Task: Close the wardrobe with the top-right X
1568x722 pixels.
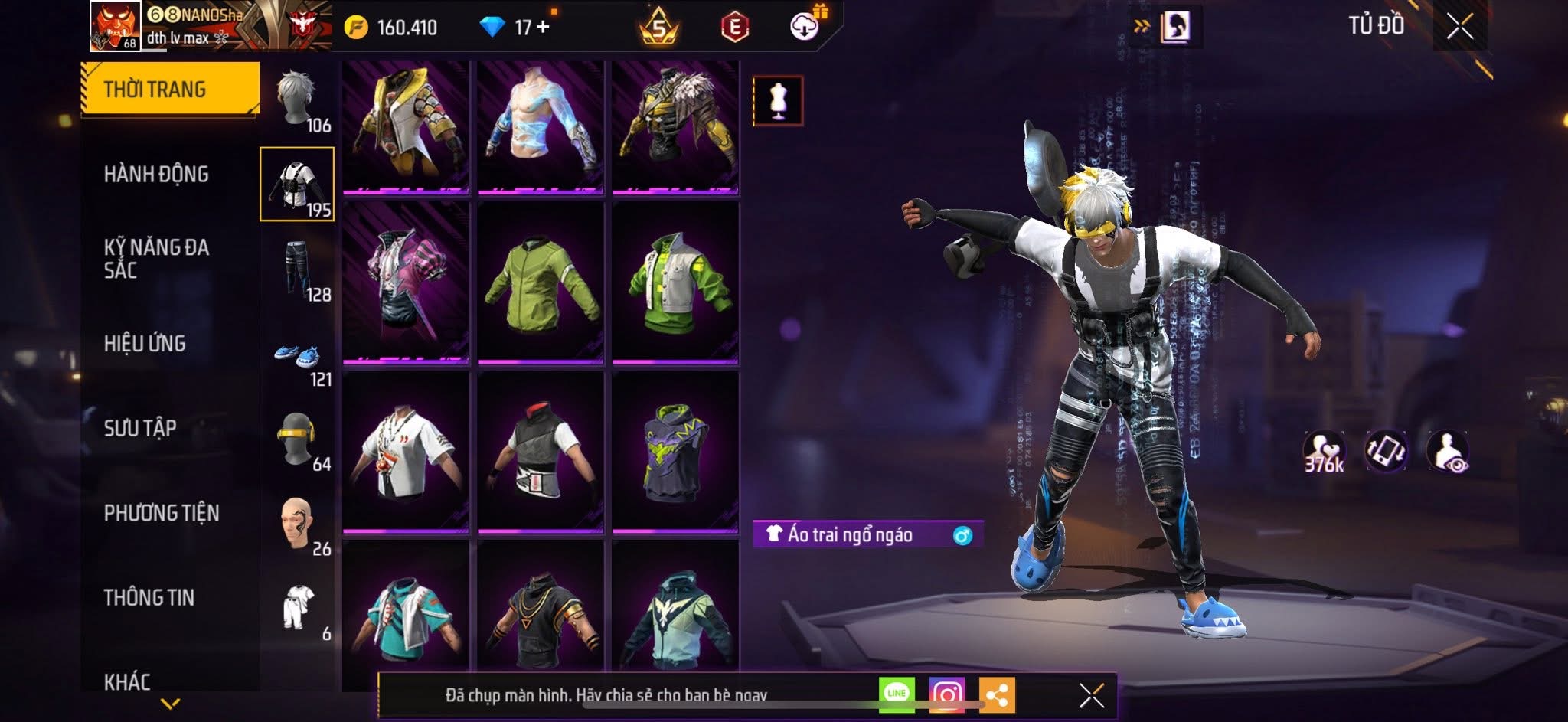Action: coord(1459,27)
